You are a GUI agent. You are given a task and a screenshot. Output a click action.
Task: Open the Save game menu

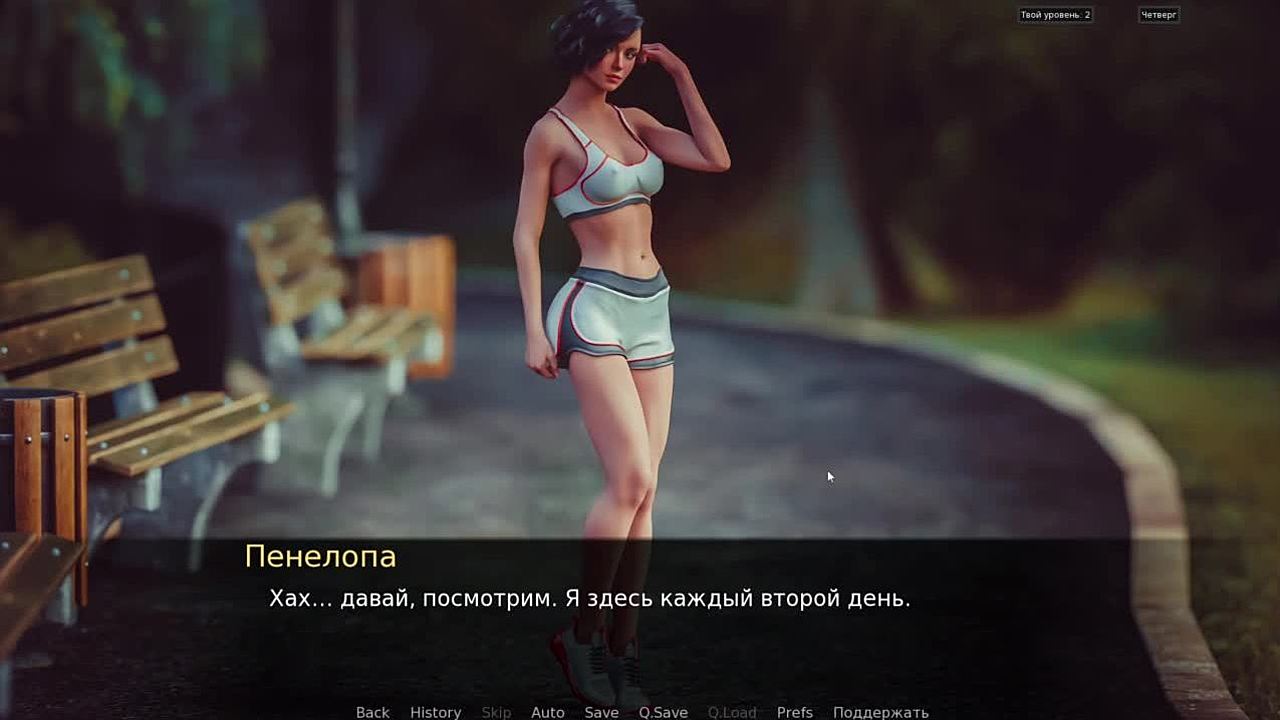coord(601,712)
